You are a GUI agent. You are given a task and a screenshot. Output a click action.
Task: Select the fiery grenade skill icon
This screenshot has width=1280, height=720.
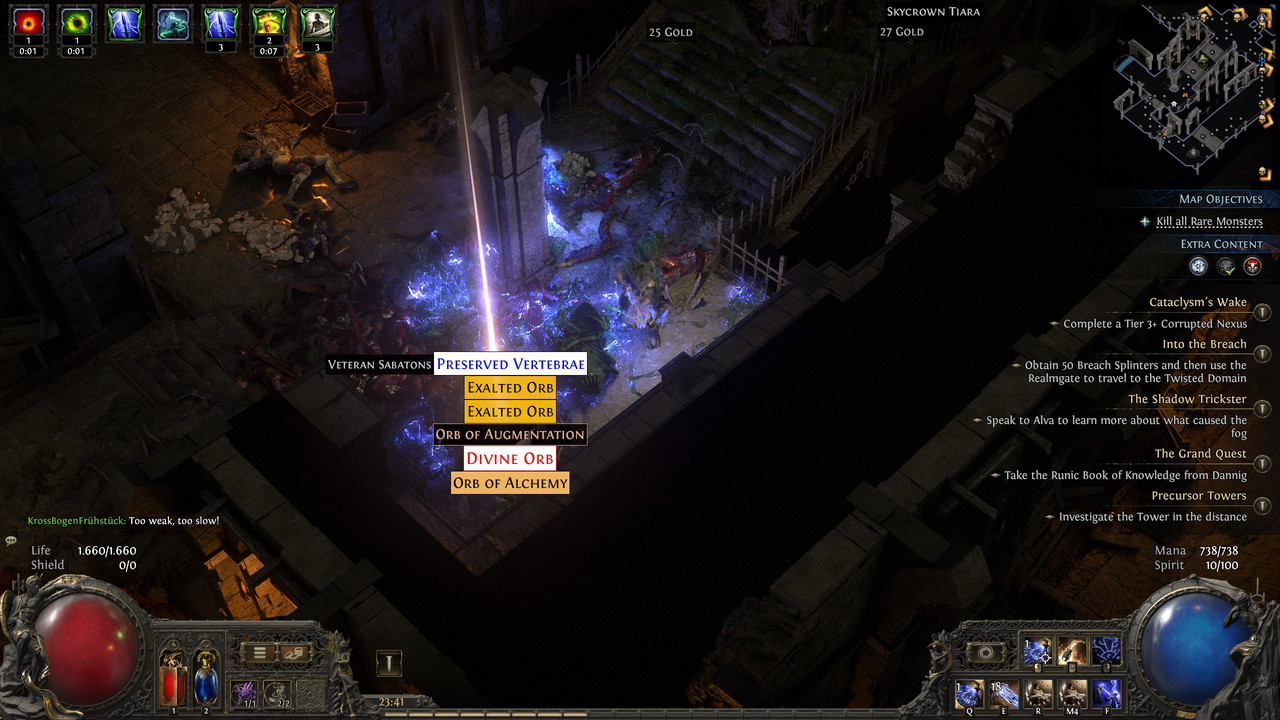pos(1072,651)
